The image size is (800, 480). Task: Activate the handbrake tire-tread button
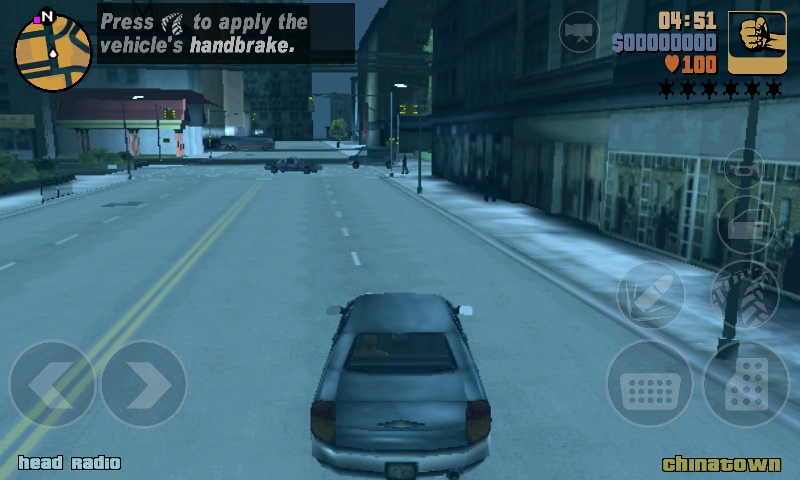coord(744,296)
